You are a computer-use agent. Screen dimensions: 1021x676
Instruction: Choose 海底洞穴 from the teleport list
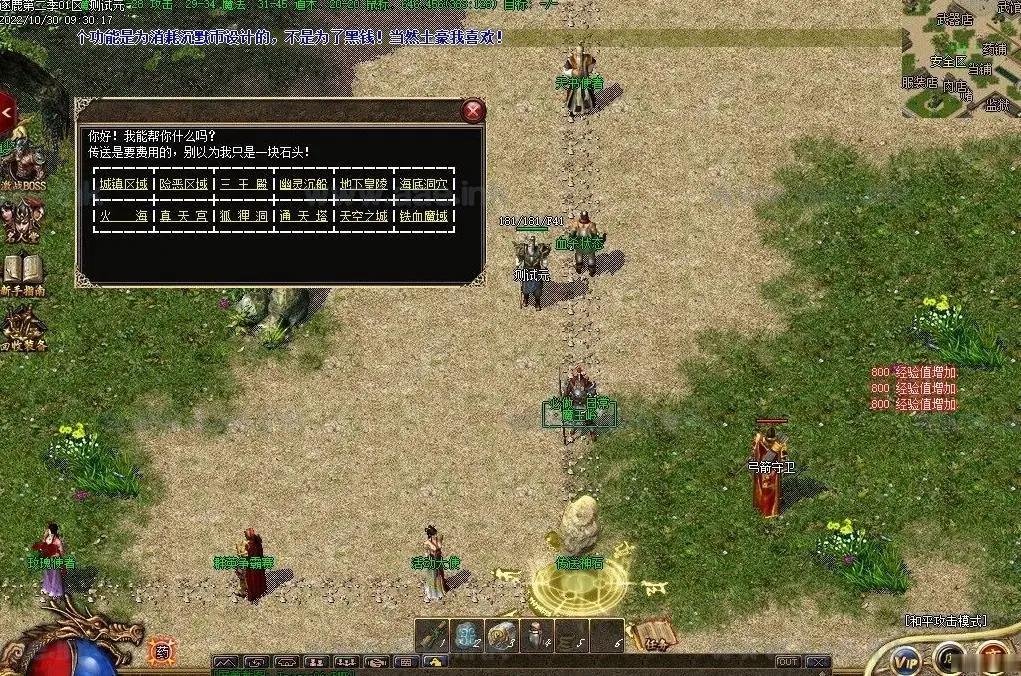click(x=425, y=184)
